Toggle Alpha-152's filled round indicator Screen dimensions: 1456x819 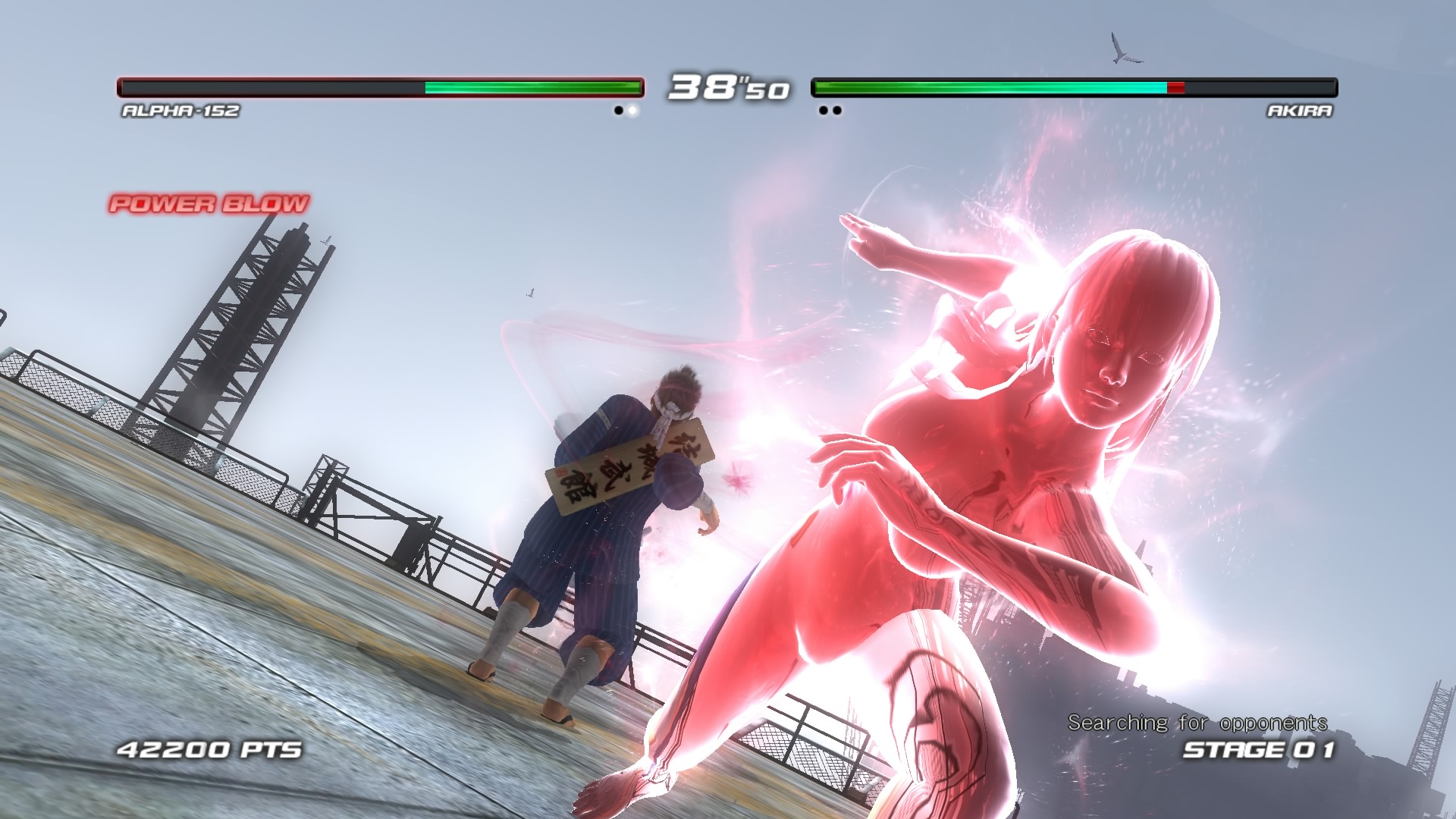tap(632, 111)
